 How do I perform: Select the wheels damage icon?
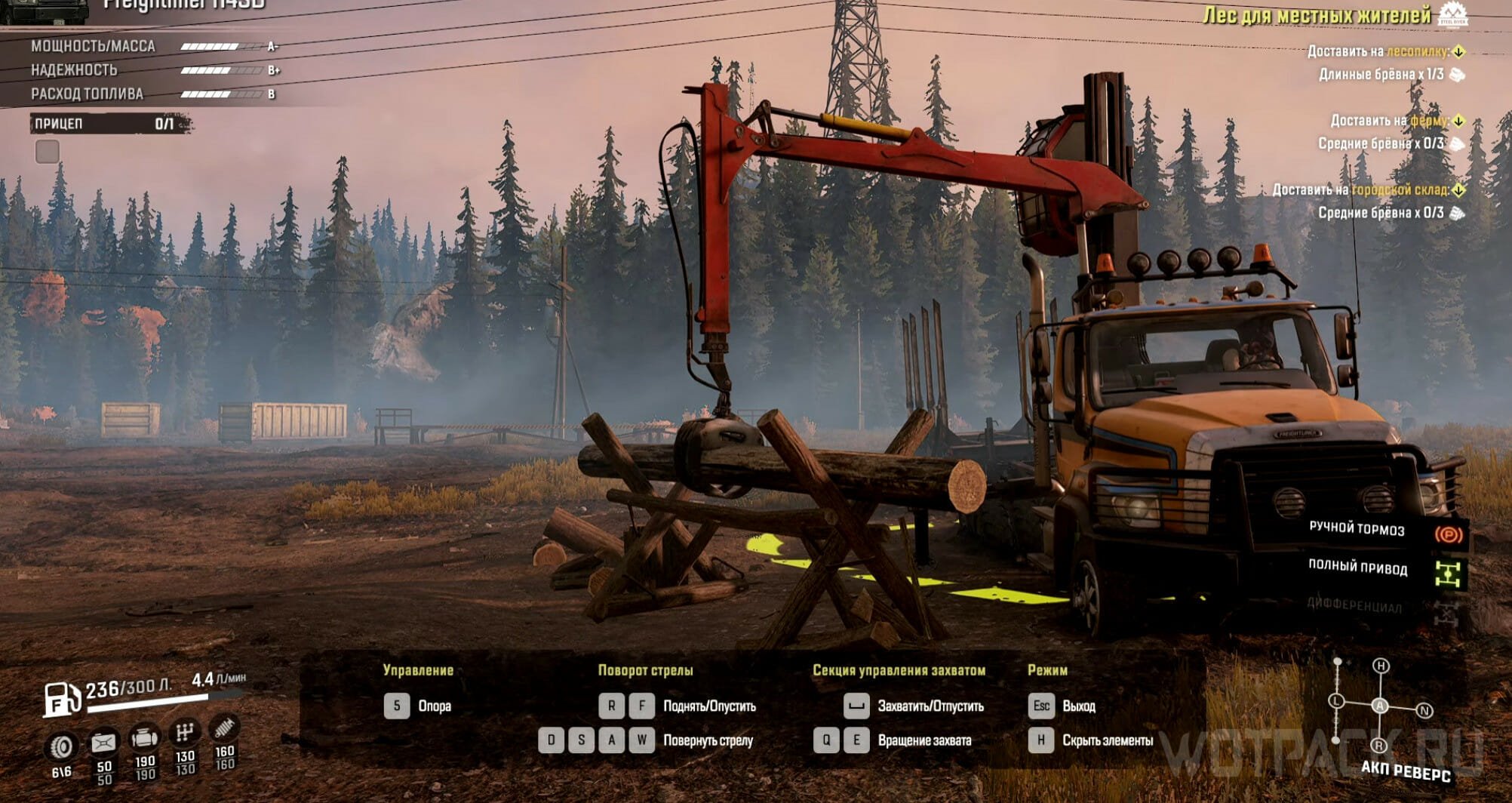(x=61, y=747)
